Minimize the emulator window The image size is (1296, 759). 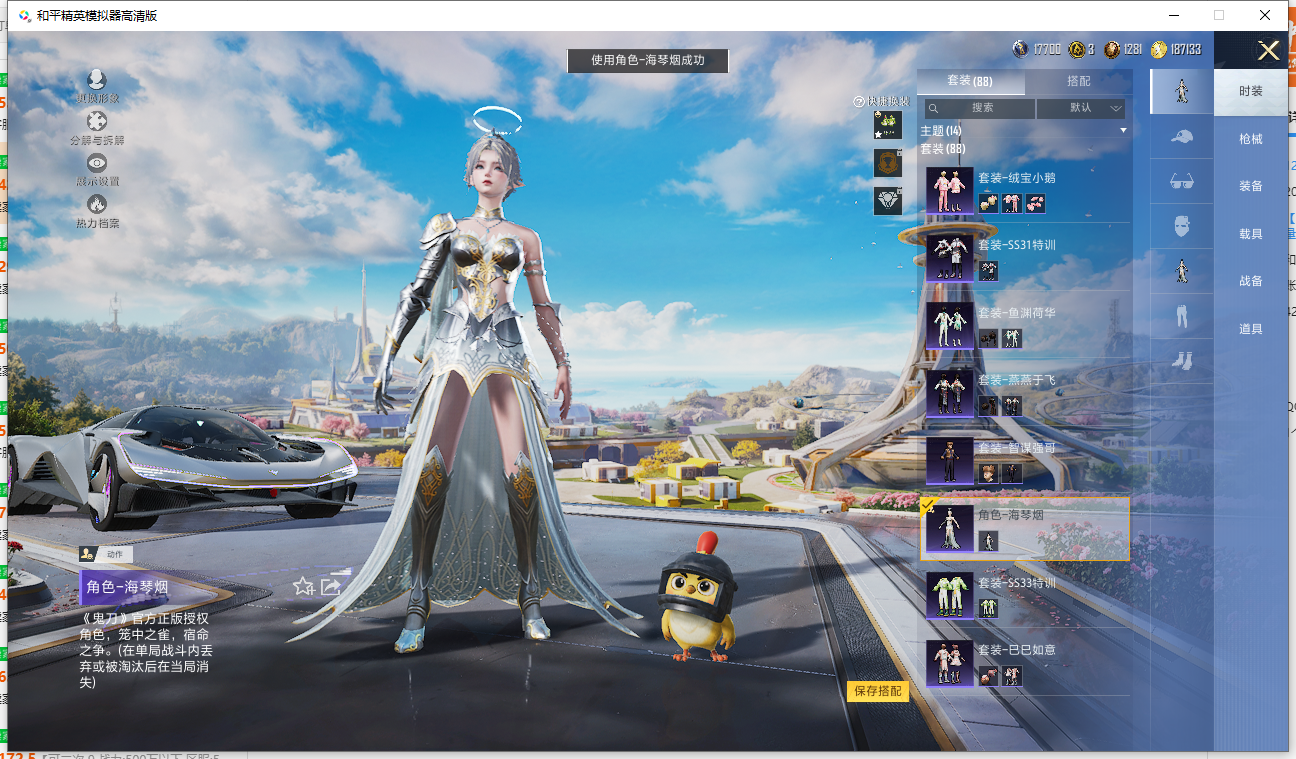pos(1173,15)
